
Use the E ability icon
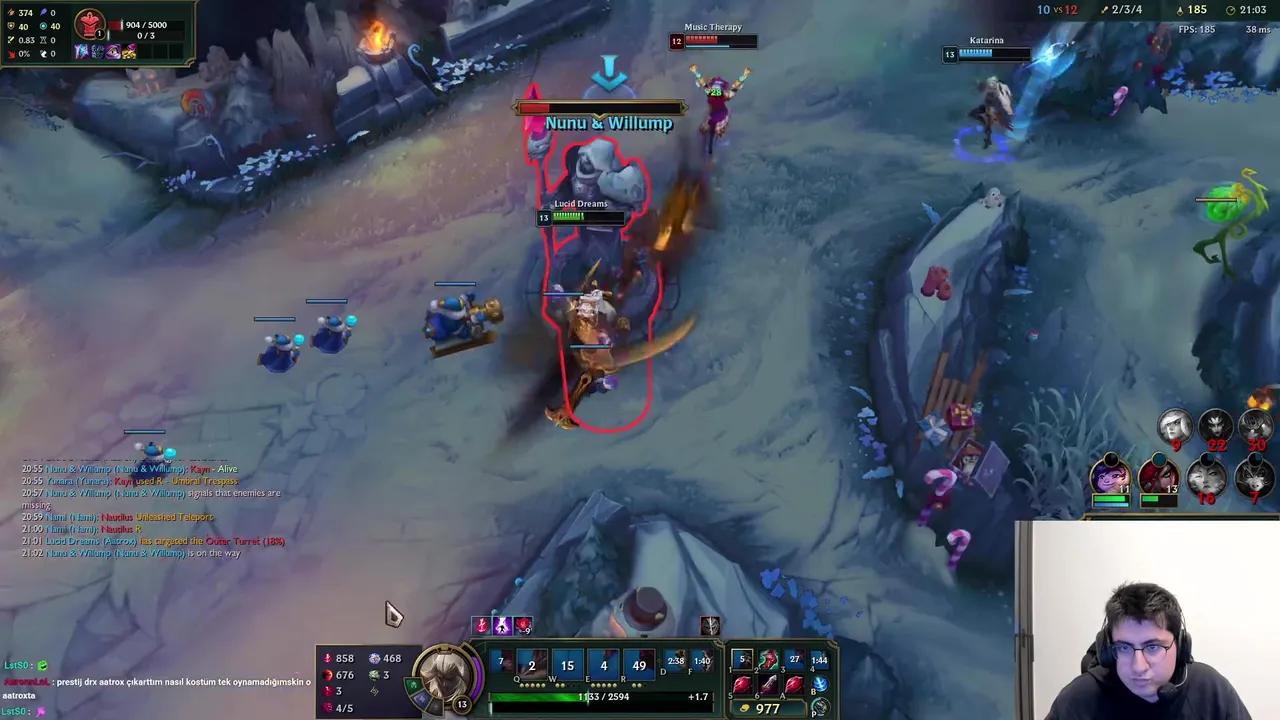pos(602,666)
